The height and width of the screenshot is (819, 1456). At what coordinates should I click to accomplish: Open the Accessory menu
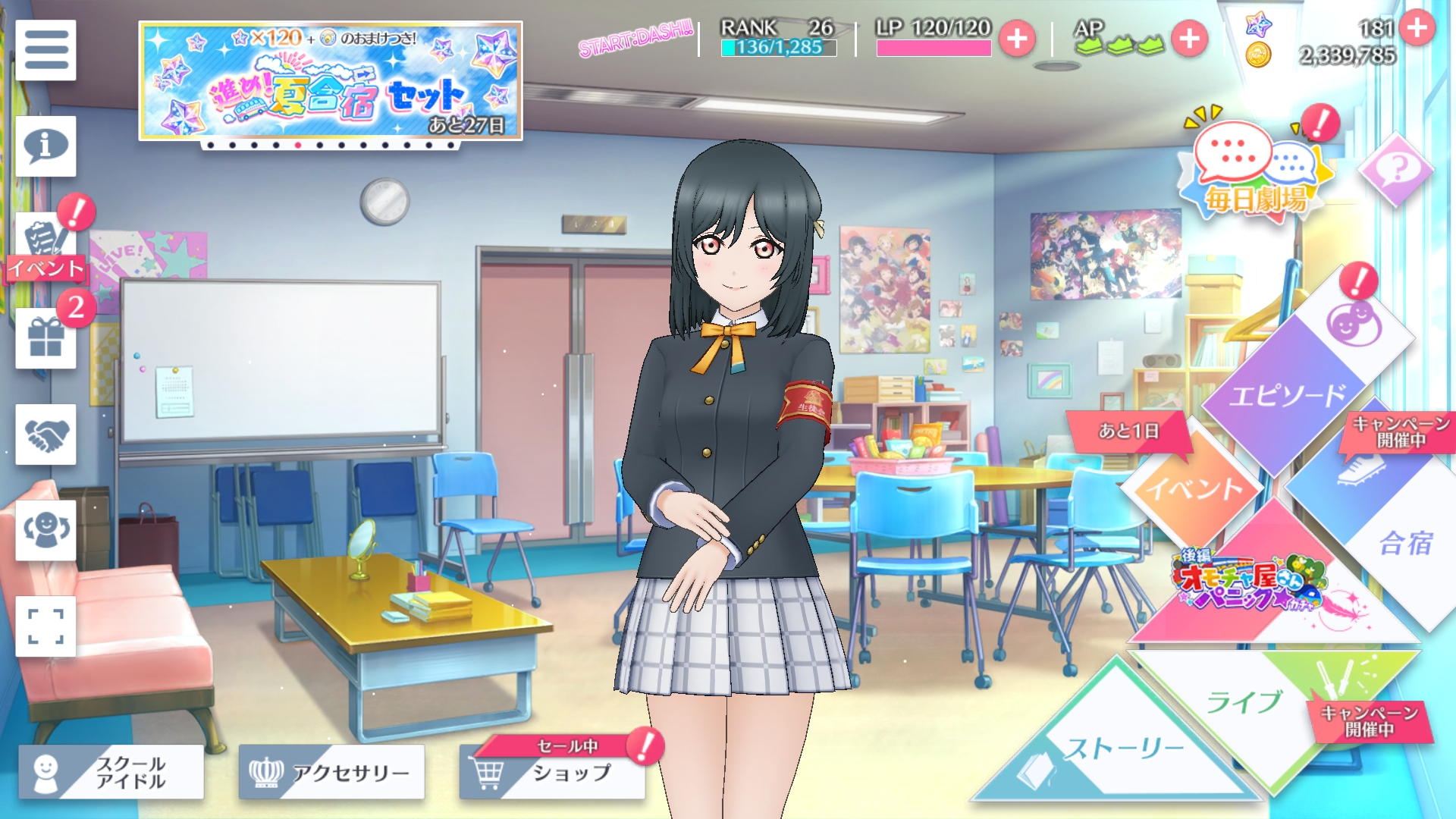point(331,772)
